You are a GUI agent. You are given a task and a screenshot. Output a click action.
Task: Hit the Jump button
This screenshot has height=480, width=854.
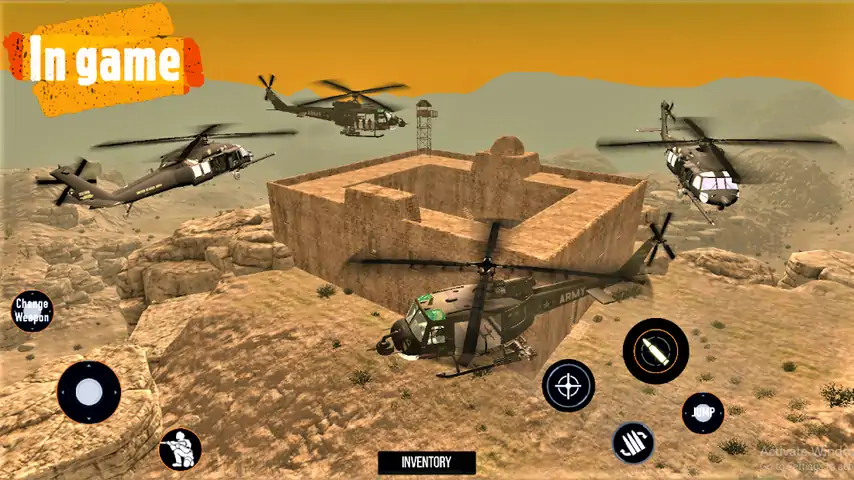click(702, 412)
